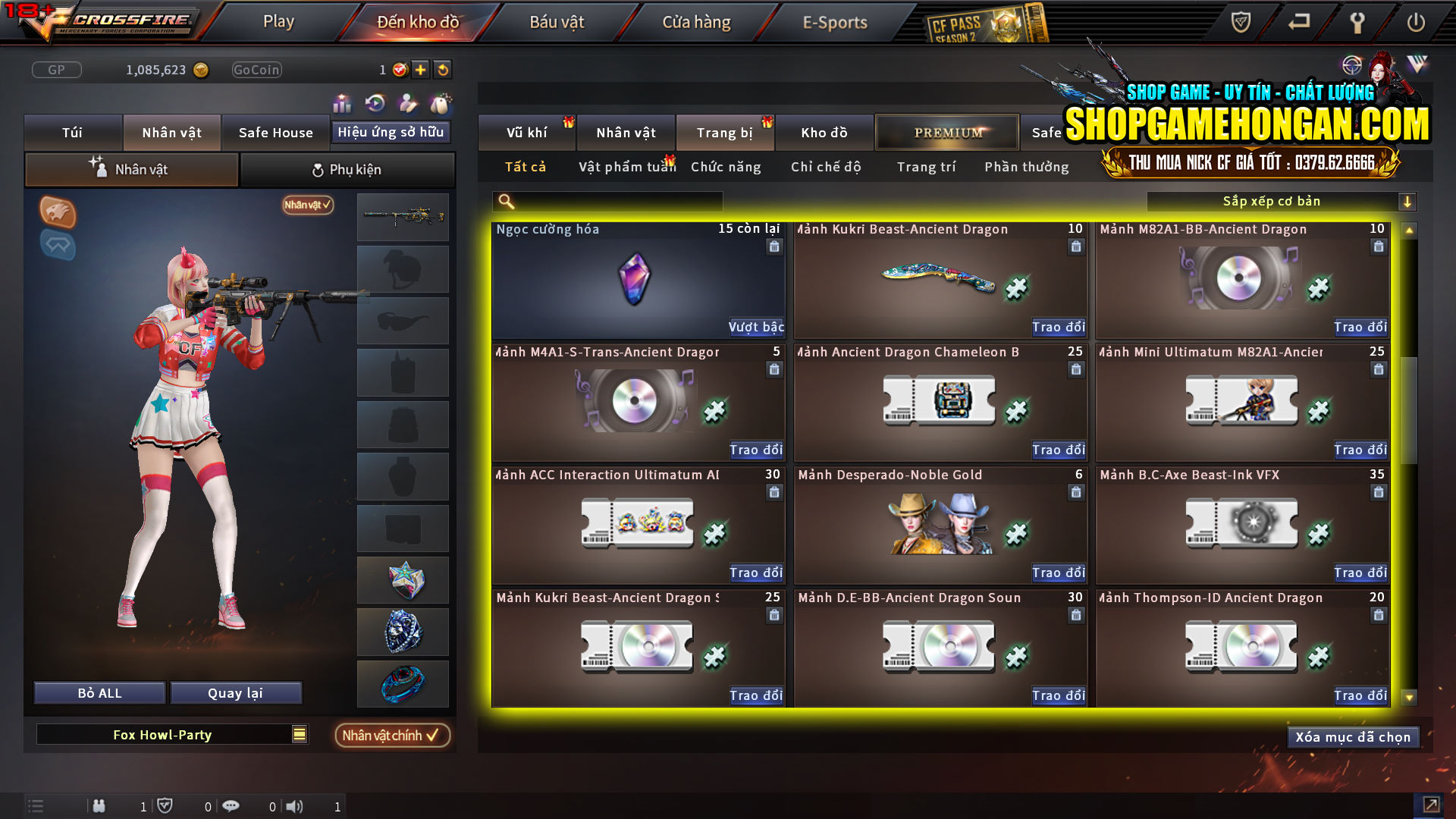Click the wrench settings icon at top right
This screenshot has height=819, width=1456.
[x=1358, y=23]
